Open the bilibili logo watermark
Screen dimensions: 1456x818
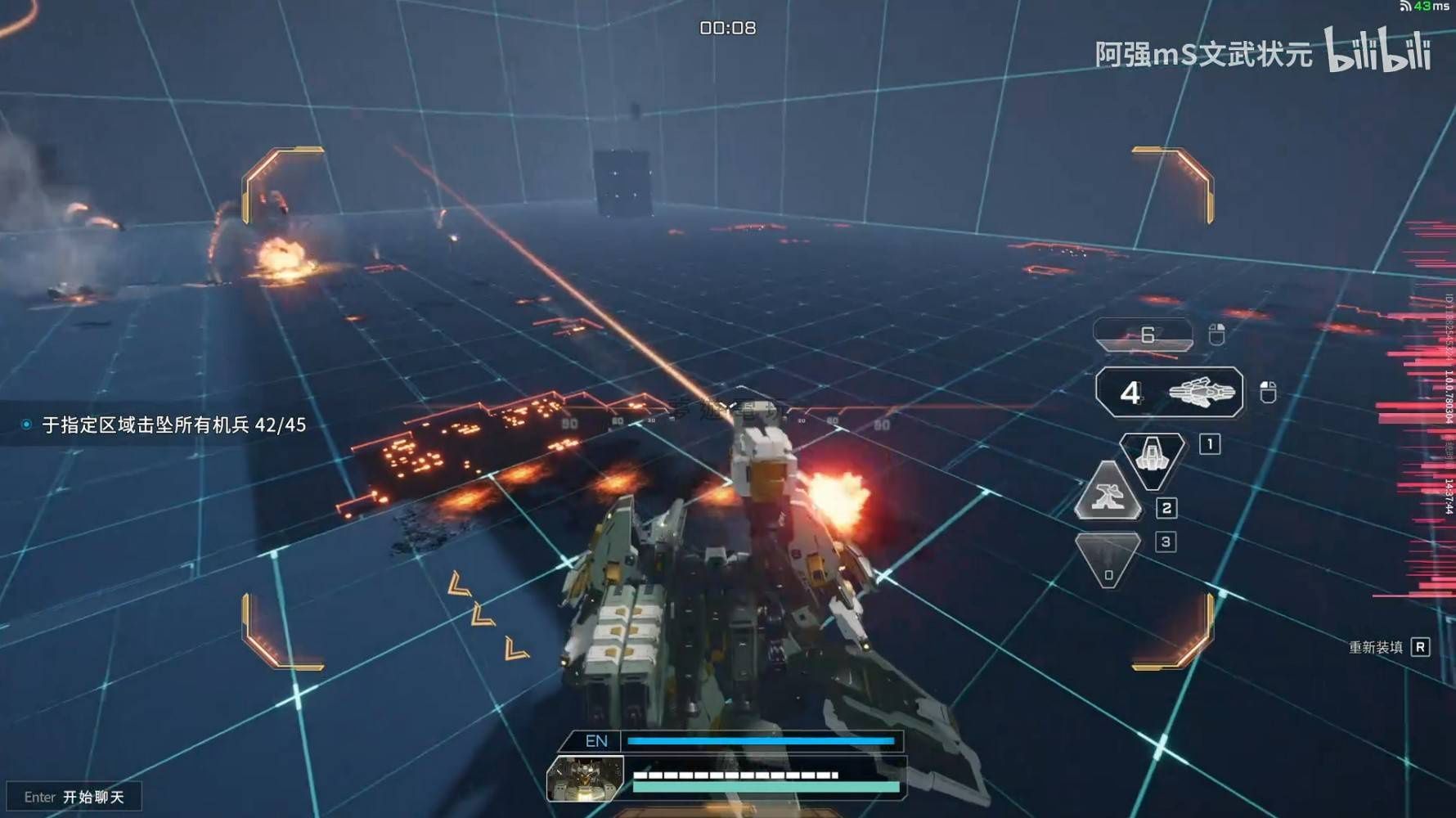[x=1377, y=51]
